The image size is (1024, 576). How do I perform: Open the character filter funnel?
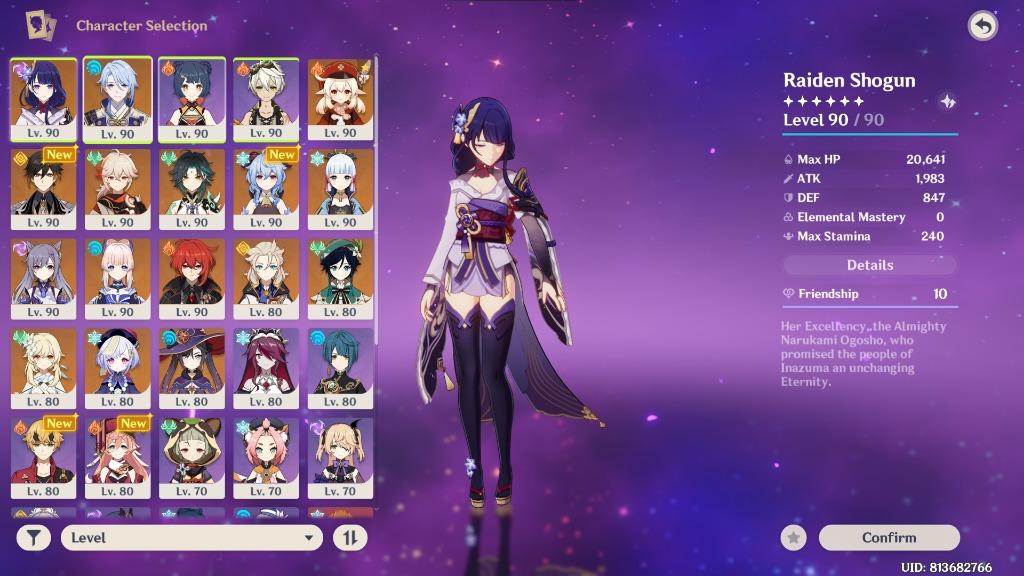(34, 538)
